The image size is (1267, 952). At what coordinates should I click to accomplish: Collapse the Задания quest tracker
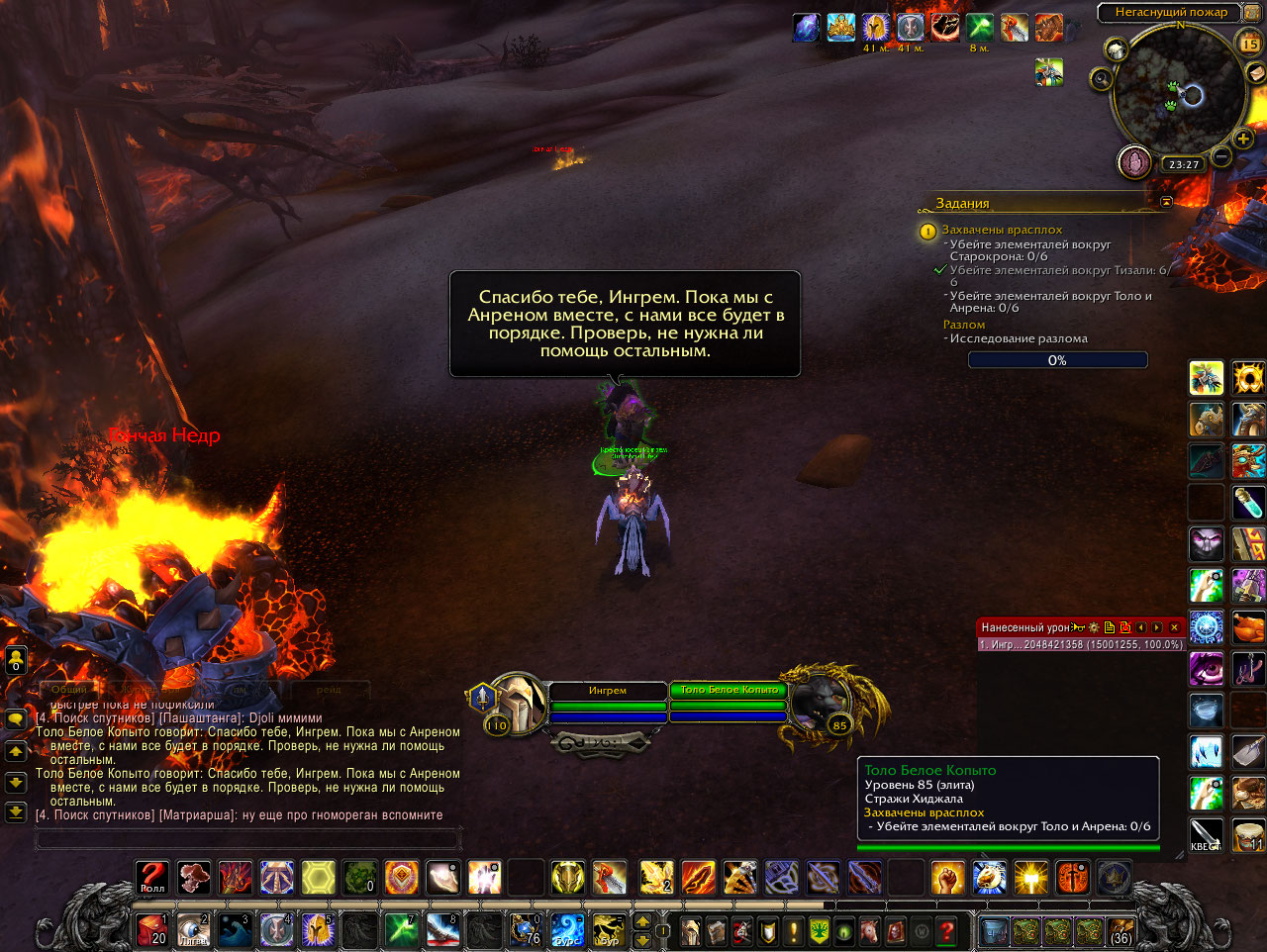point(1166,202)
